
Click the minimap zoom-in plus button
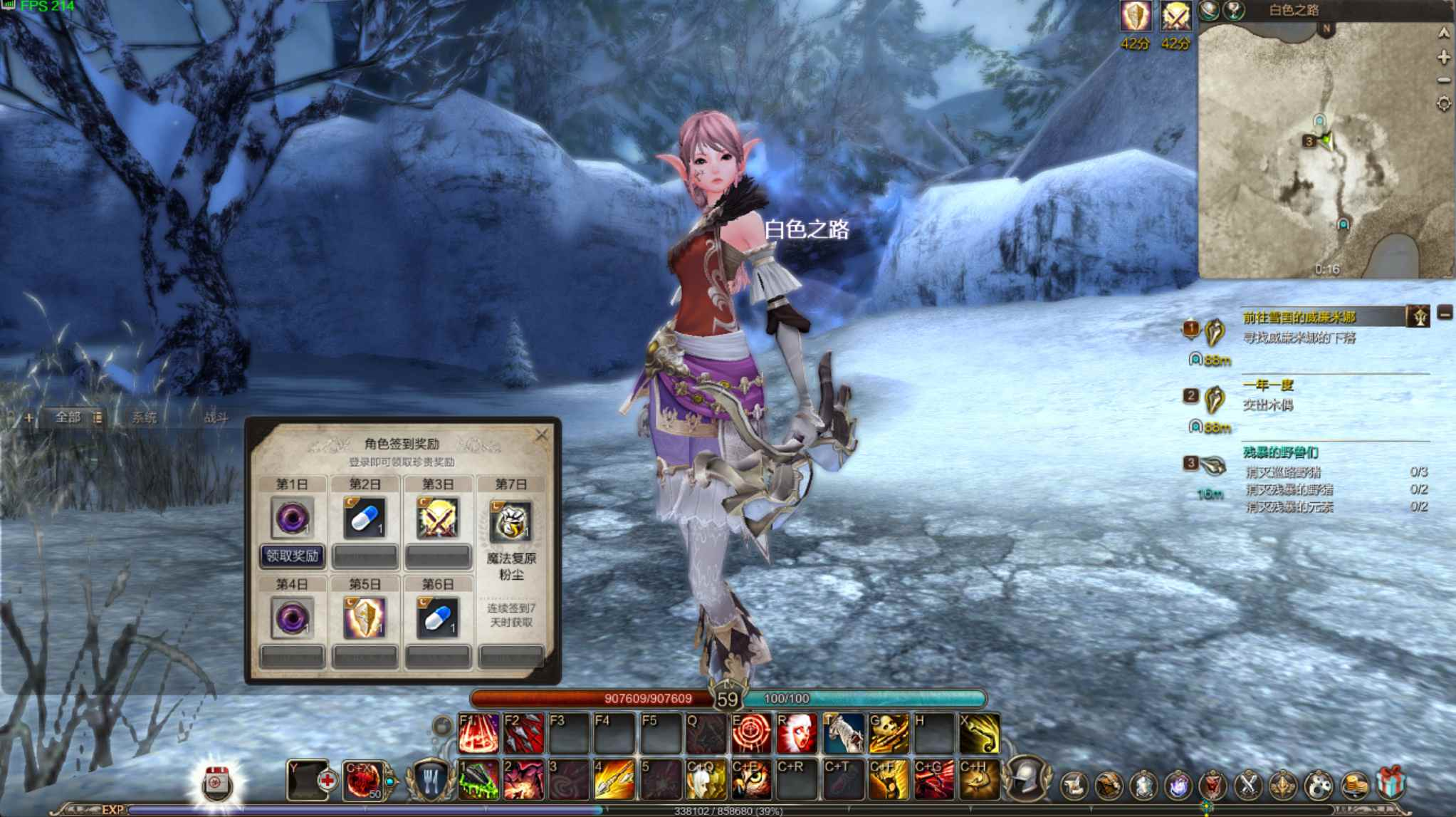tap(1444, 56)
